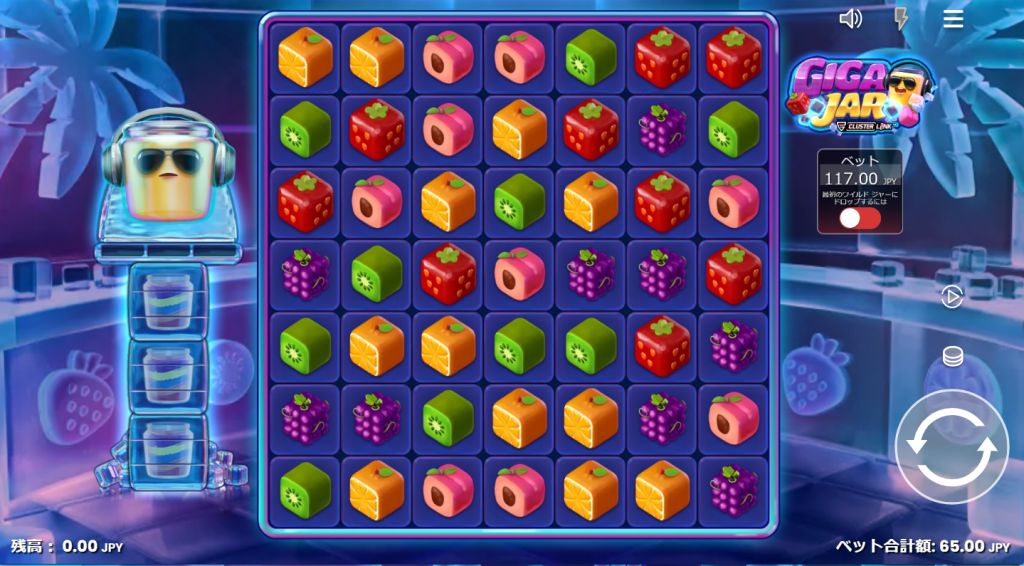Spin the reels with the circular arrows button
The image size is (1024, 566).
tap(954, 447)
